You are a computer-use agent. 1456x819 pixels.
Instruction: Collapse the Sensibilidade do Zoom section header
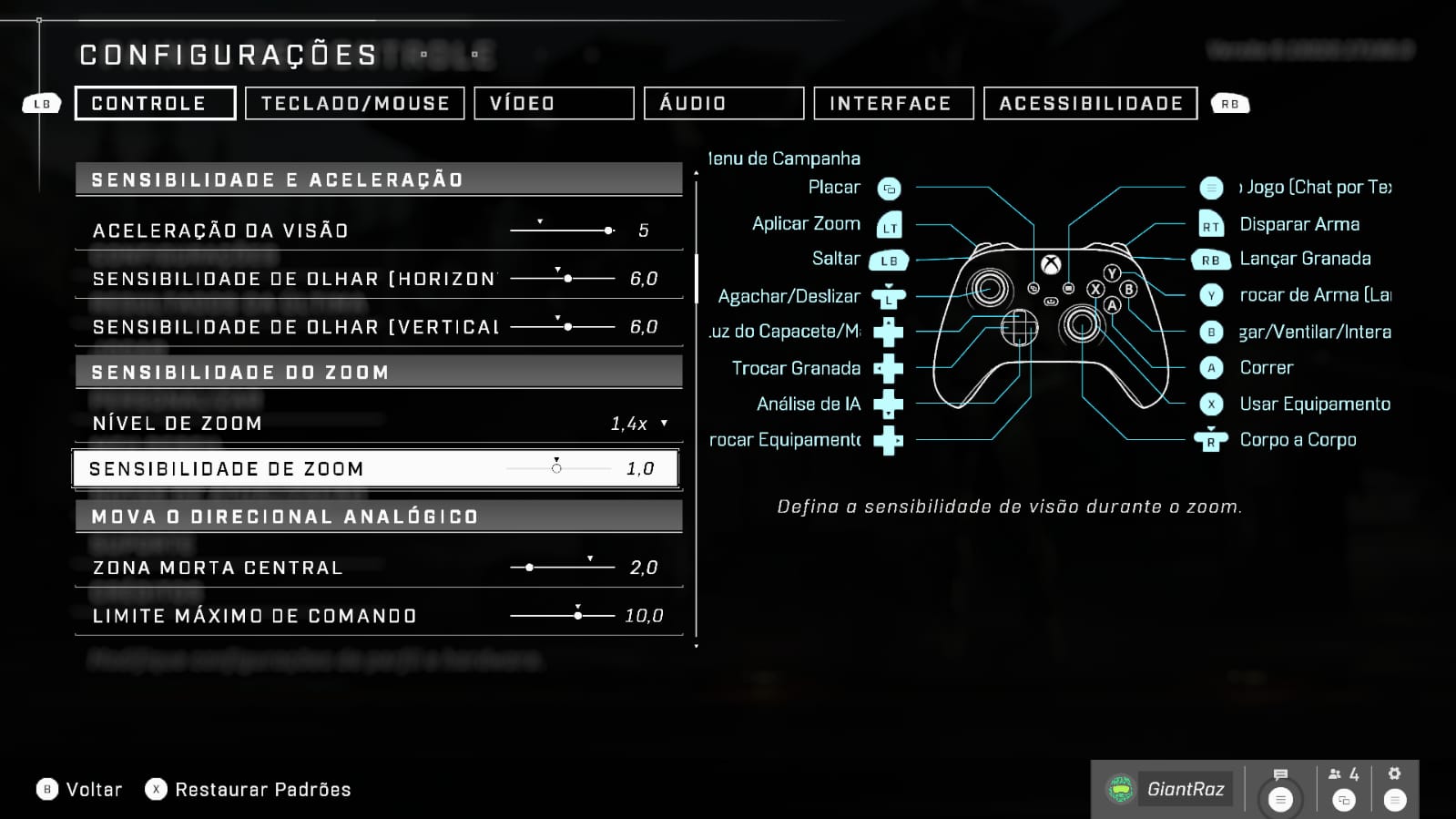pyautogui.click(x=378, y=373)
